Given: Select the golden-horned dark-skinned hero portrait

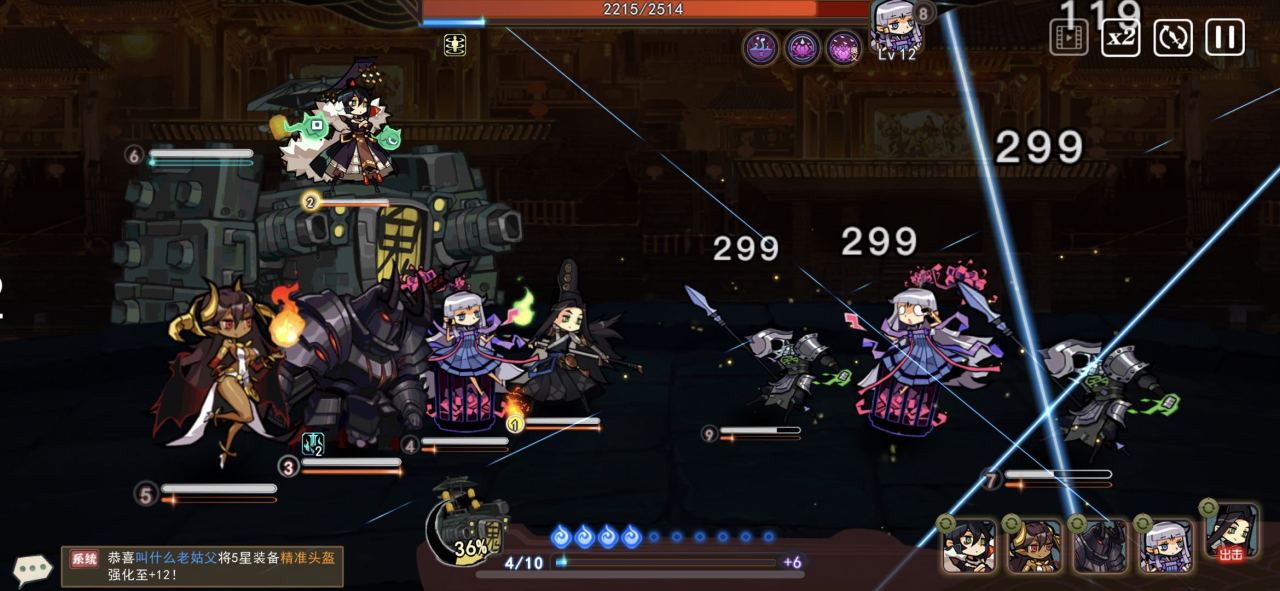Looking at the screenshot, I should (x=1035, y=546).
